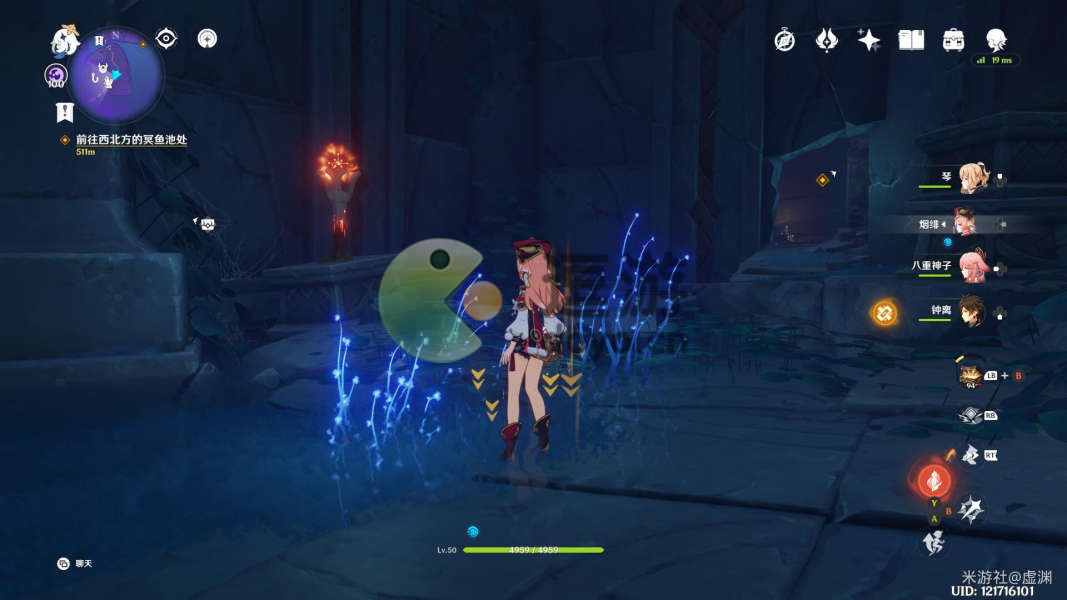
Task: Open the Paimon menu
Action: tap(66, 42)
